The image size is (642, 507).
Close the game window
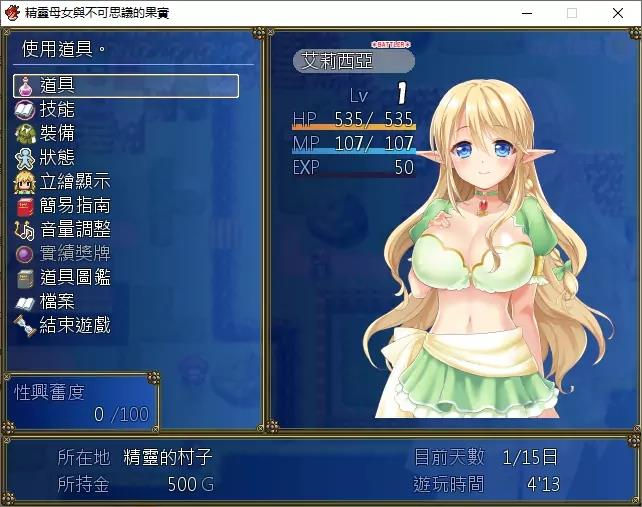click(618, 13)
